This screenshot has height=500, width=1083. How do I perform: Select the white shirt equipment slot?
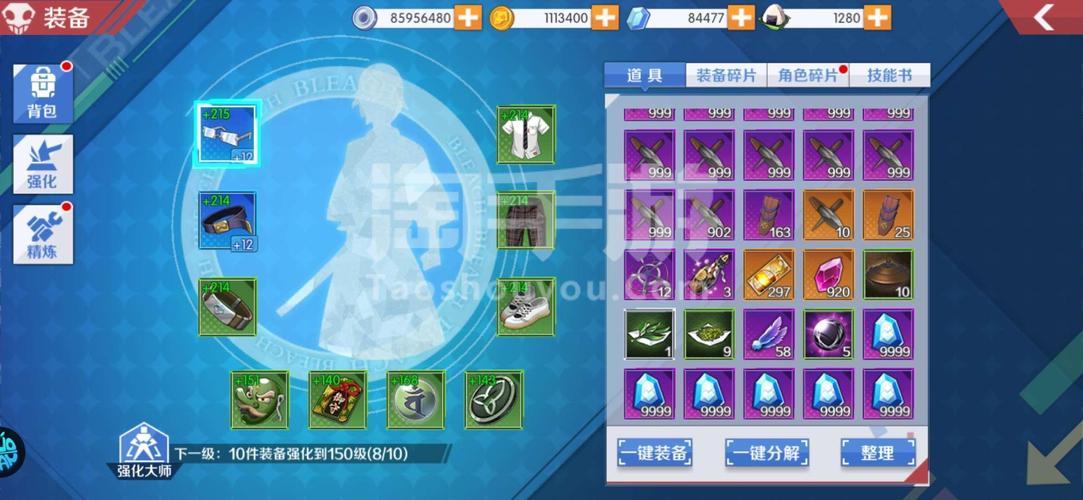(x=526, y=135)
